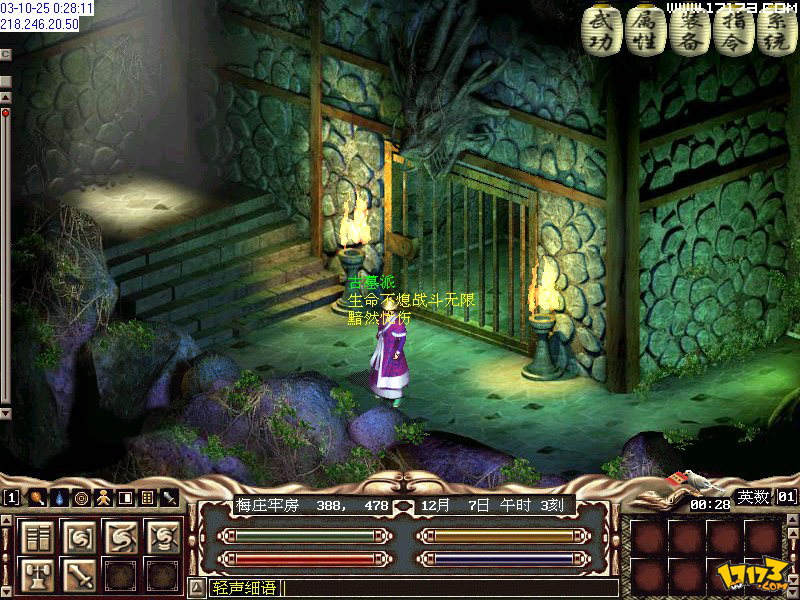Click the round target ring icon
800x600 pixels.
[x=81, y=497]
